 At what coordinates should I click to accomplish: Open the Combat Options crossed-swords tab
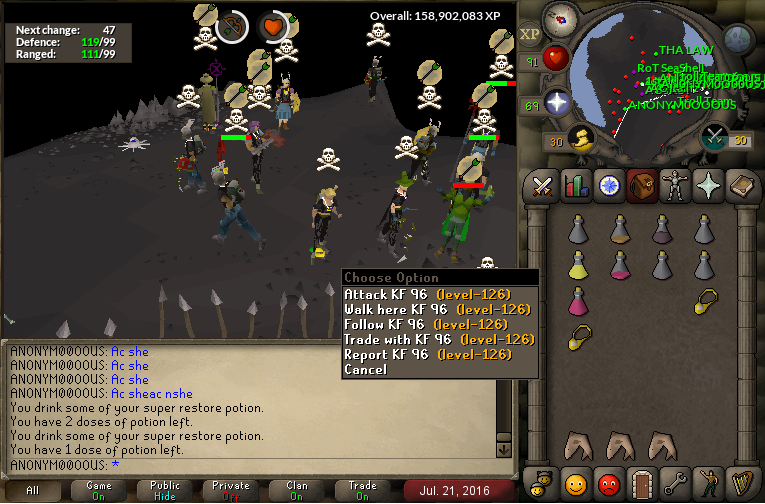(x=543, y=185)
